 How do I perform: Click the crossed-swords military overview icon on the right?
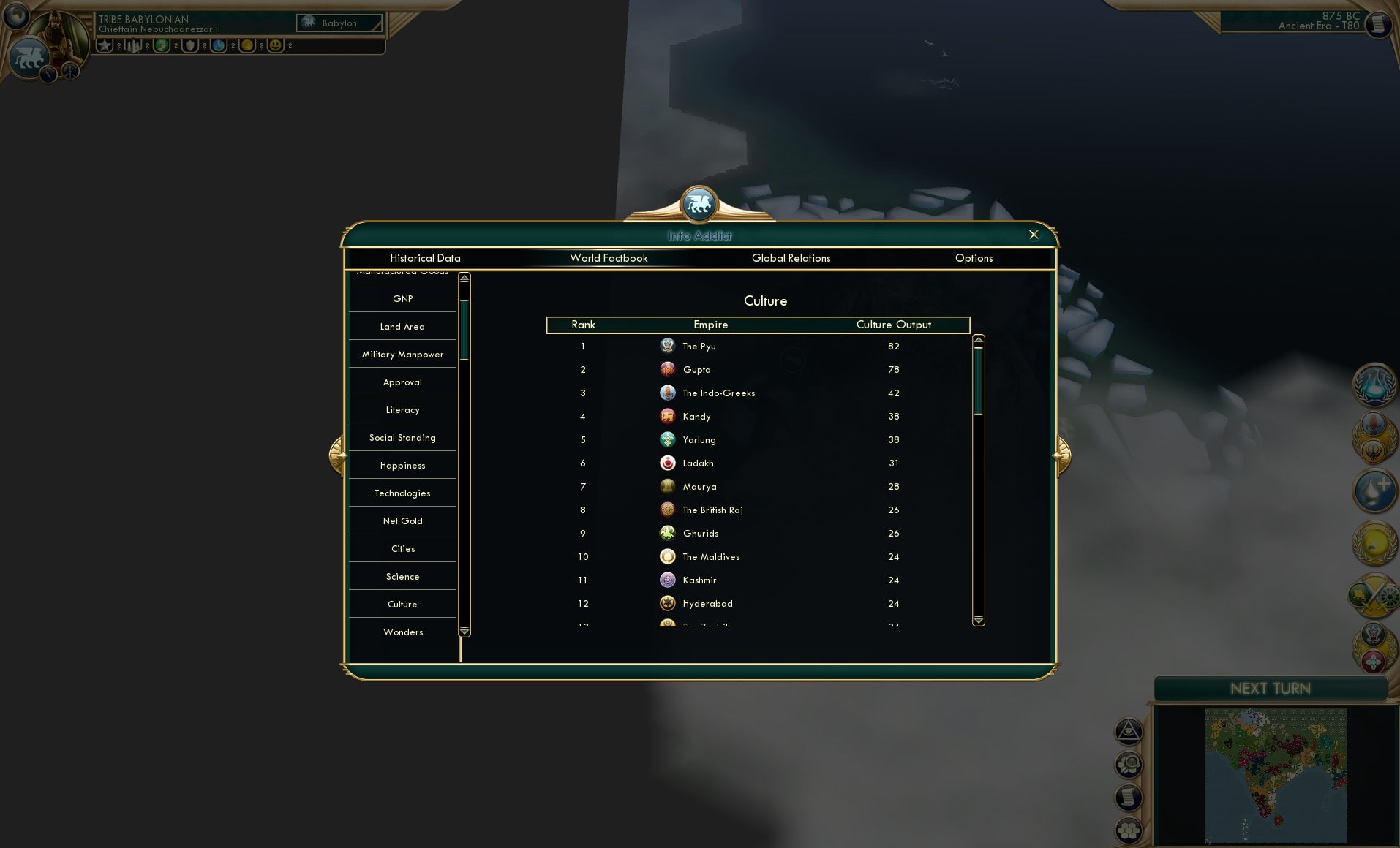[1375, 596]
